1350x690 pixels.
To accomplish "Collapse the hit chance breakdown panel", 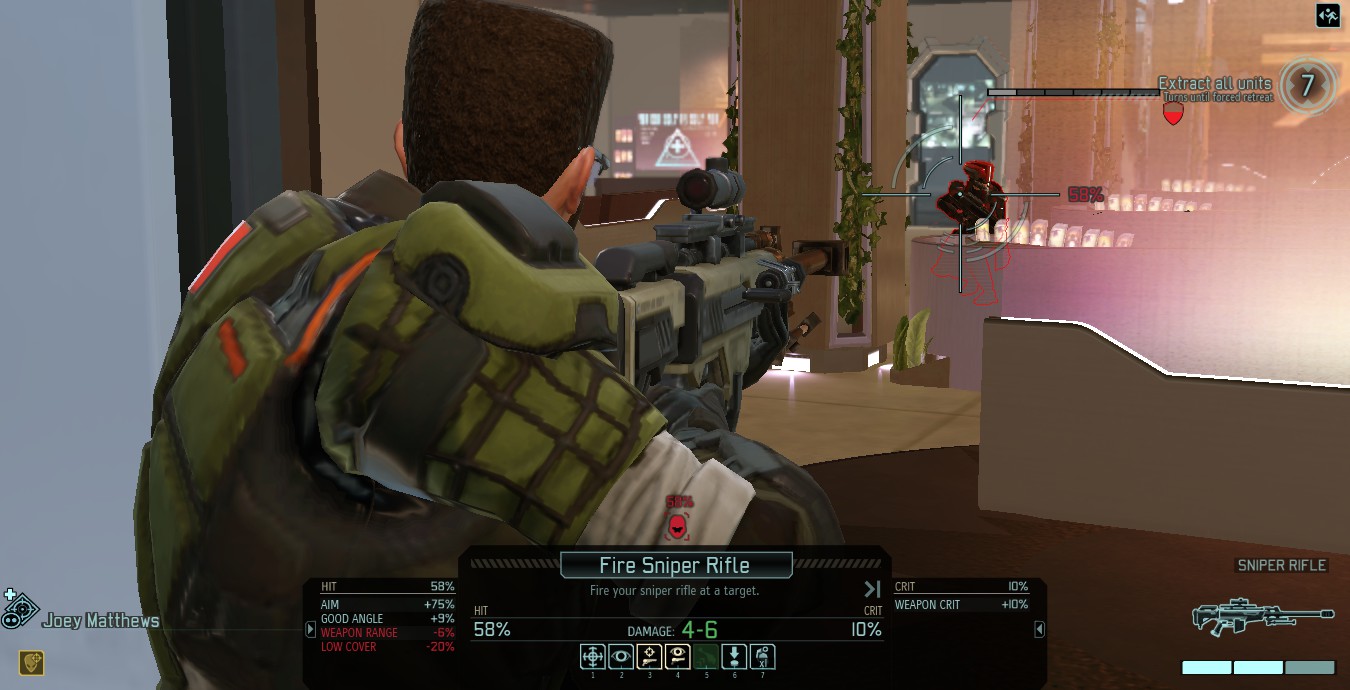I will [311, 629].
